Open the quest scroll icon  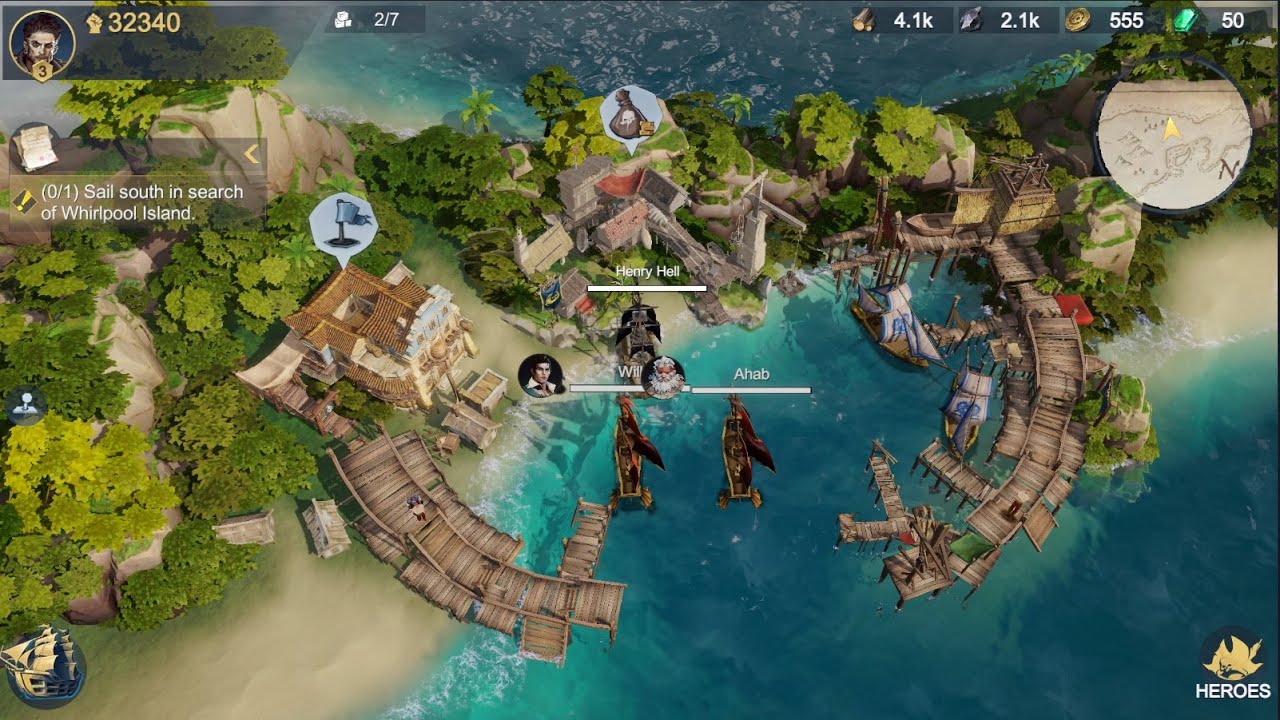pos(34,148)
